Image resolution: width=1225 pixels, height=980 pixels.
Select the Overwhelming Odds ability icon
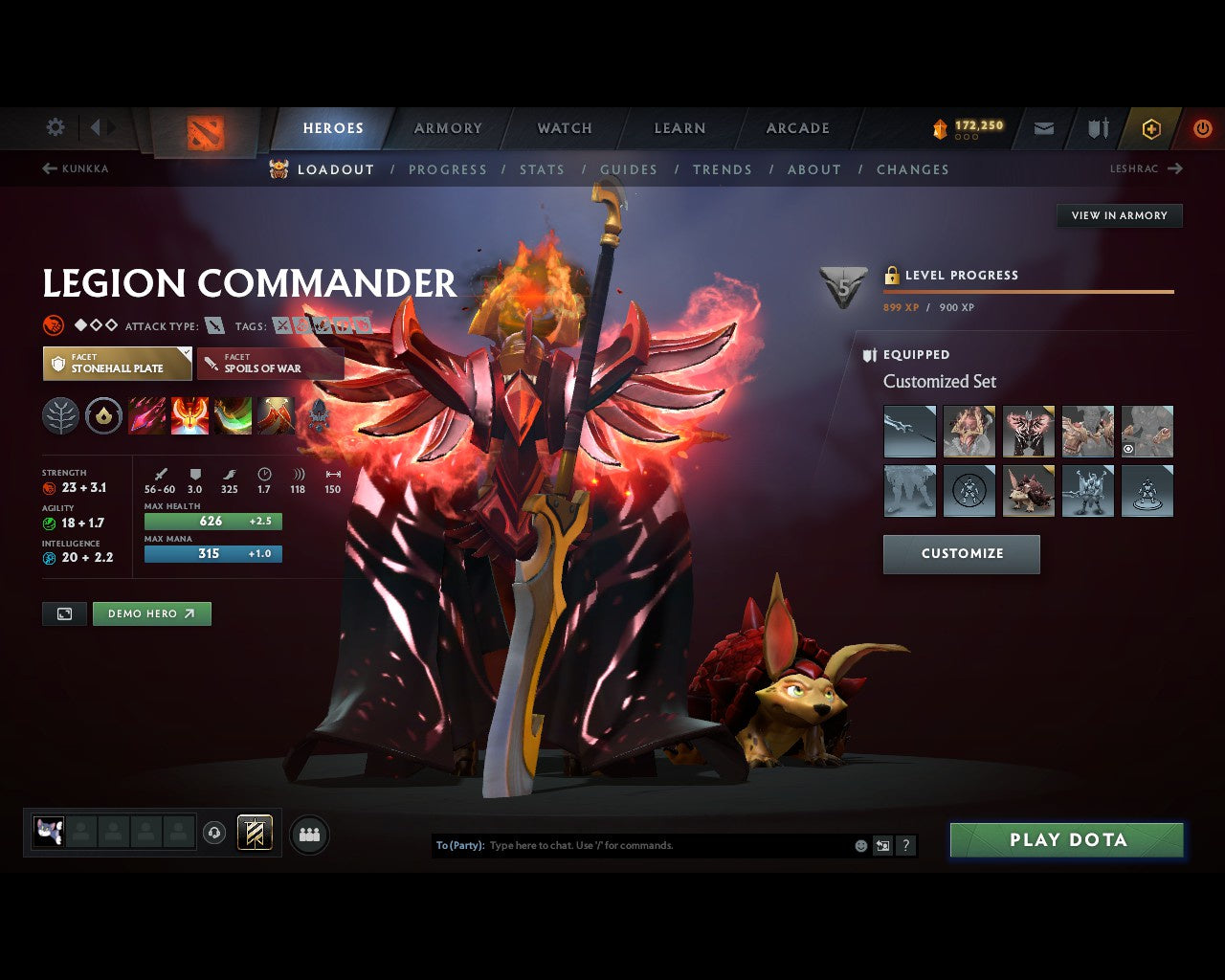coord(147,415)
